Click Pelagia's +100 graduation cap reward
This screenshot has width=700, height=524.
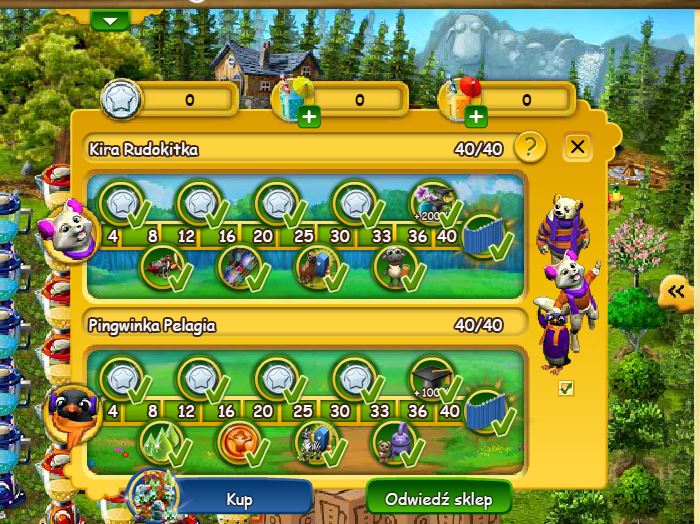(x=430, y=376)
